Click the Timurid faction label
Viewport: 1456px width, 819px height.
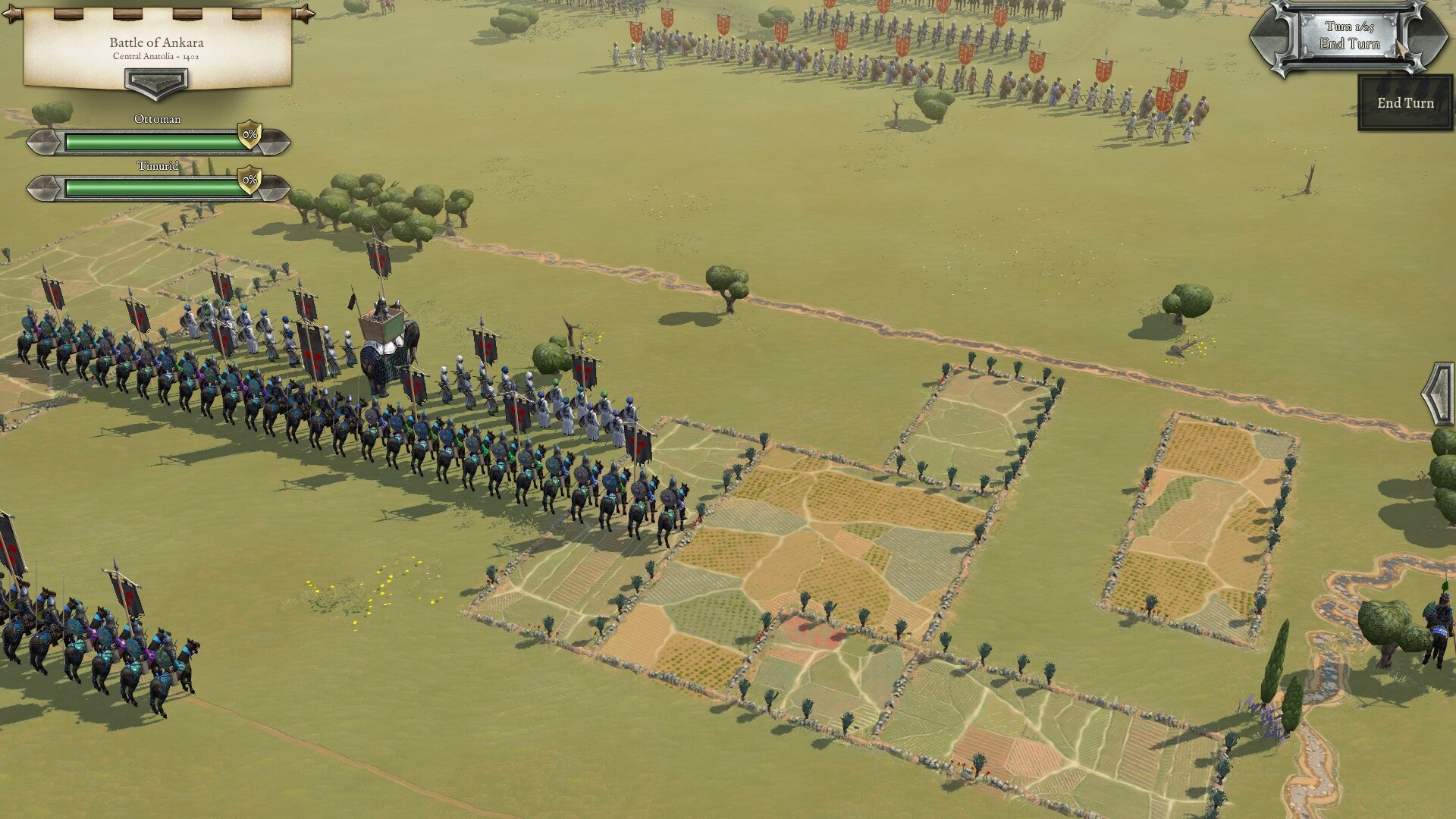pyautogui.click(x=157, y=168)
